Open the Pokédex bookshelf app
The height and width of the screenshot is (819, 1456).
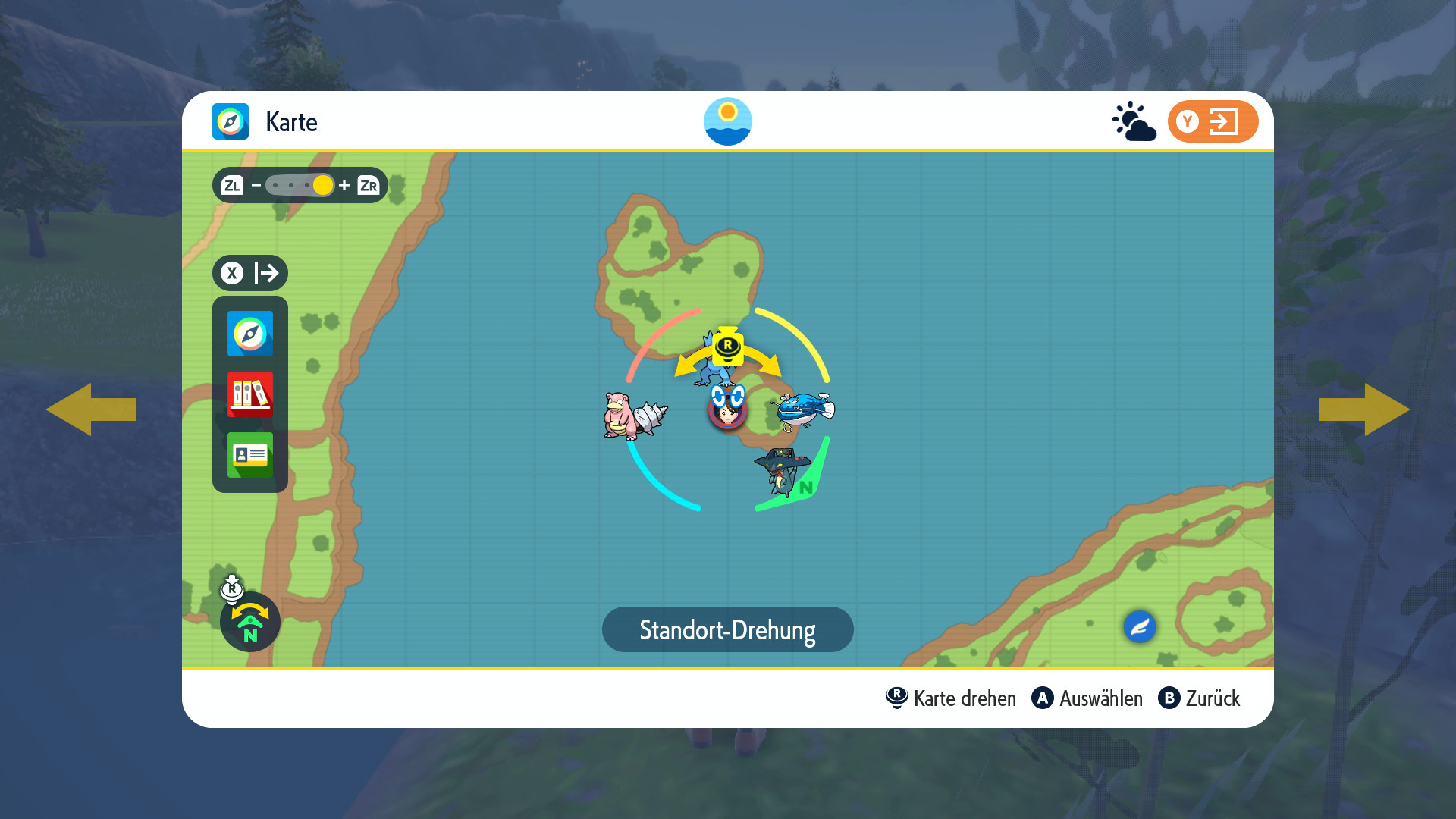pos(249,394)
